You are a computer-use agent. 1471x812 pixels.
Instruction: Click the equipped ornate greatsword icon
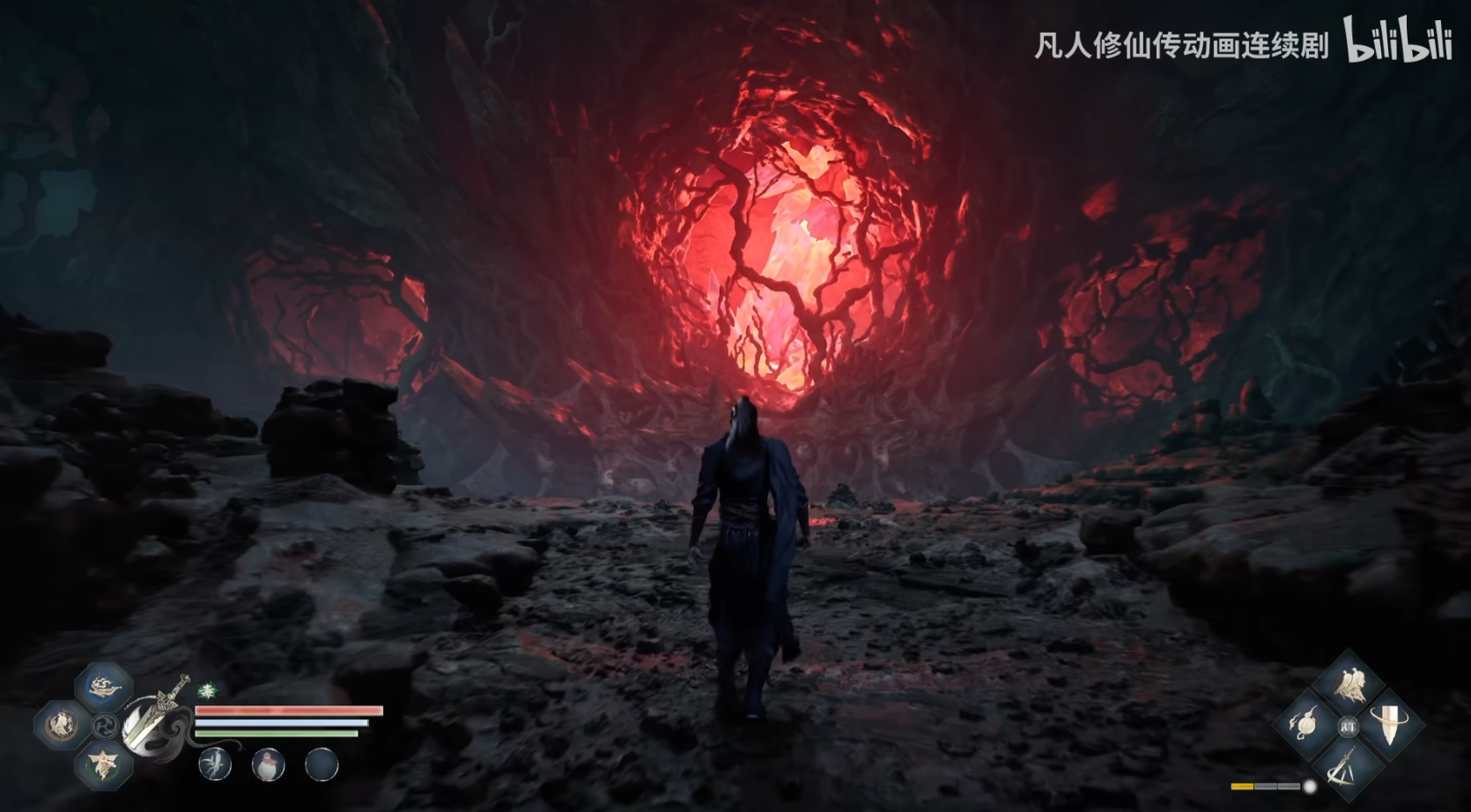point(156,720)
